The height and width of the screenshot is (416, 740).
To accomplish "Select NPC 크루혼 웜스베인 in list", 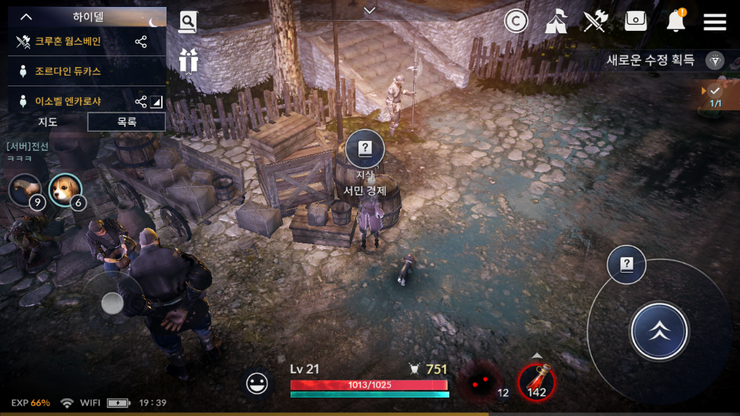I will 68,42.
